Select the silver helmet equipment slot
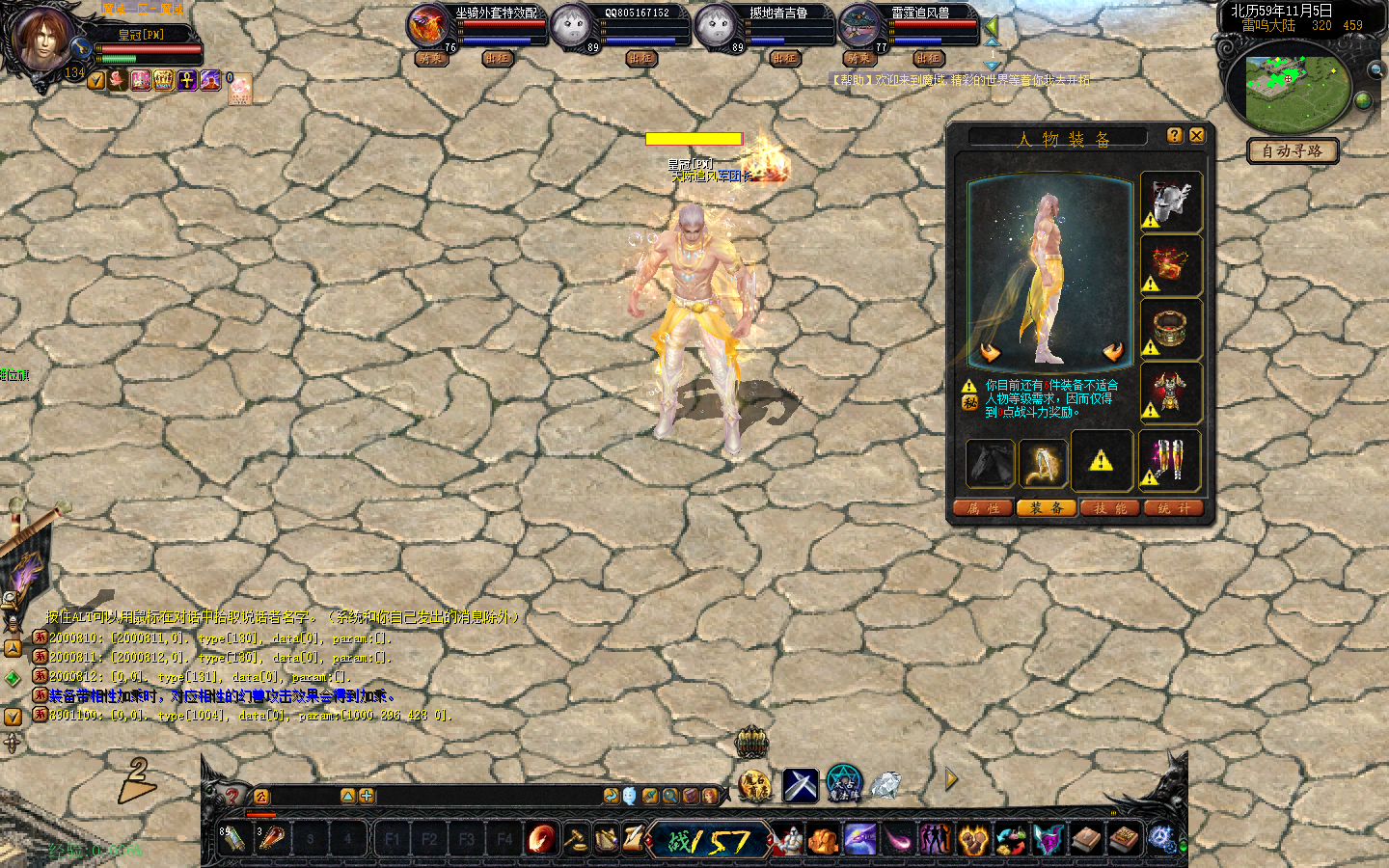Screen dimensions: 1389x868 [1171, 203]
